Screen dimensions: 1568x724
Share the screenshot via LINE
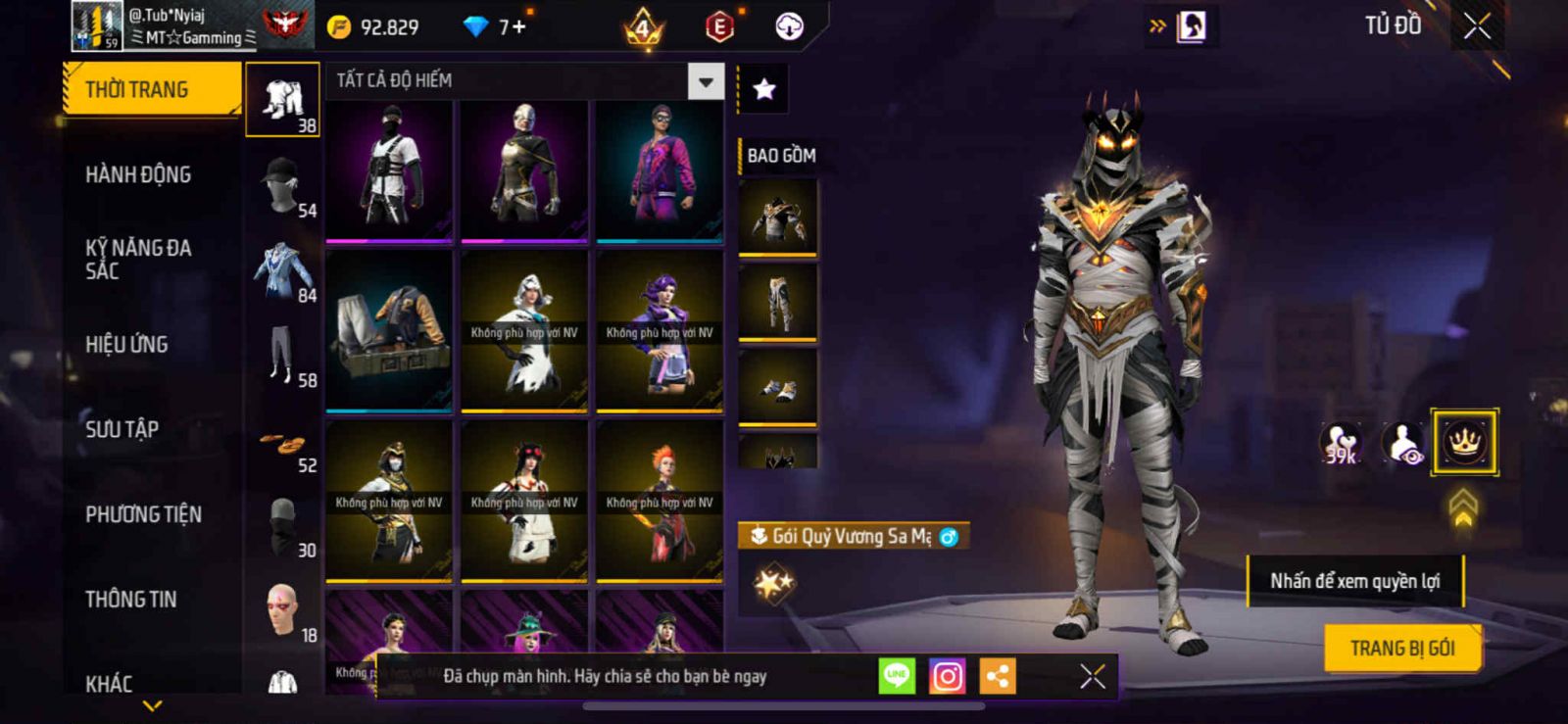tap(897, 676)
